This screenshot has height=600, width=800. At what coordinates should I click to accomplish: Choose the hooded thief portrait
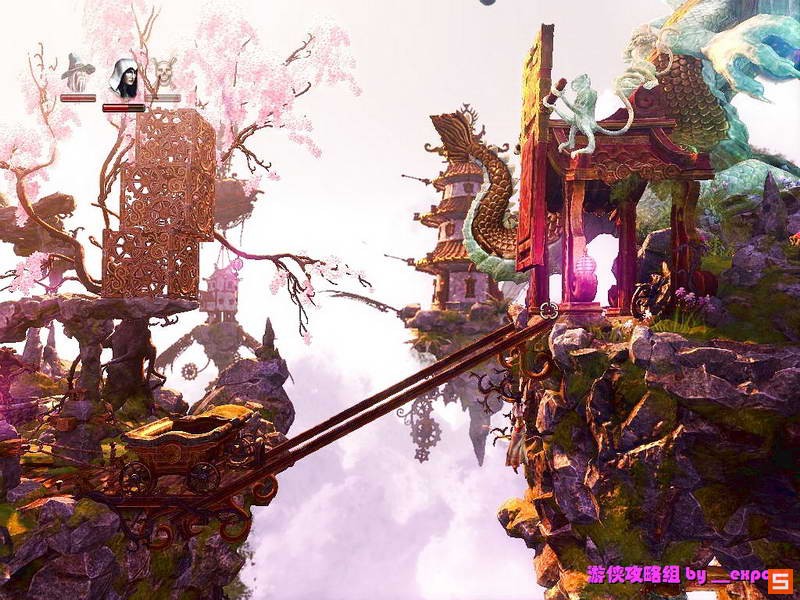coord(123,78)
